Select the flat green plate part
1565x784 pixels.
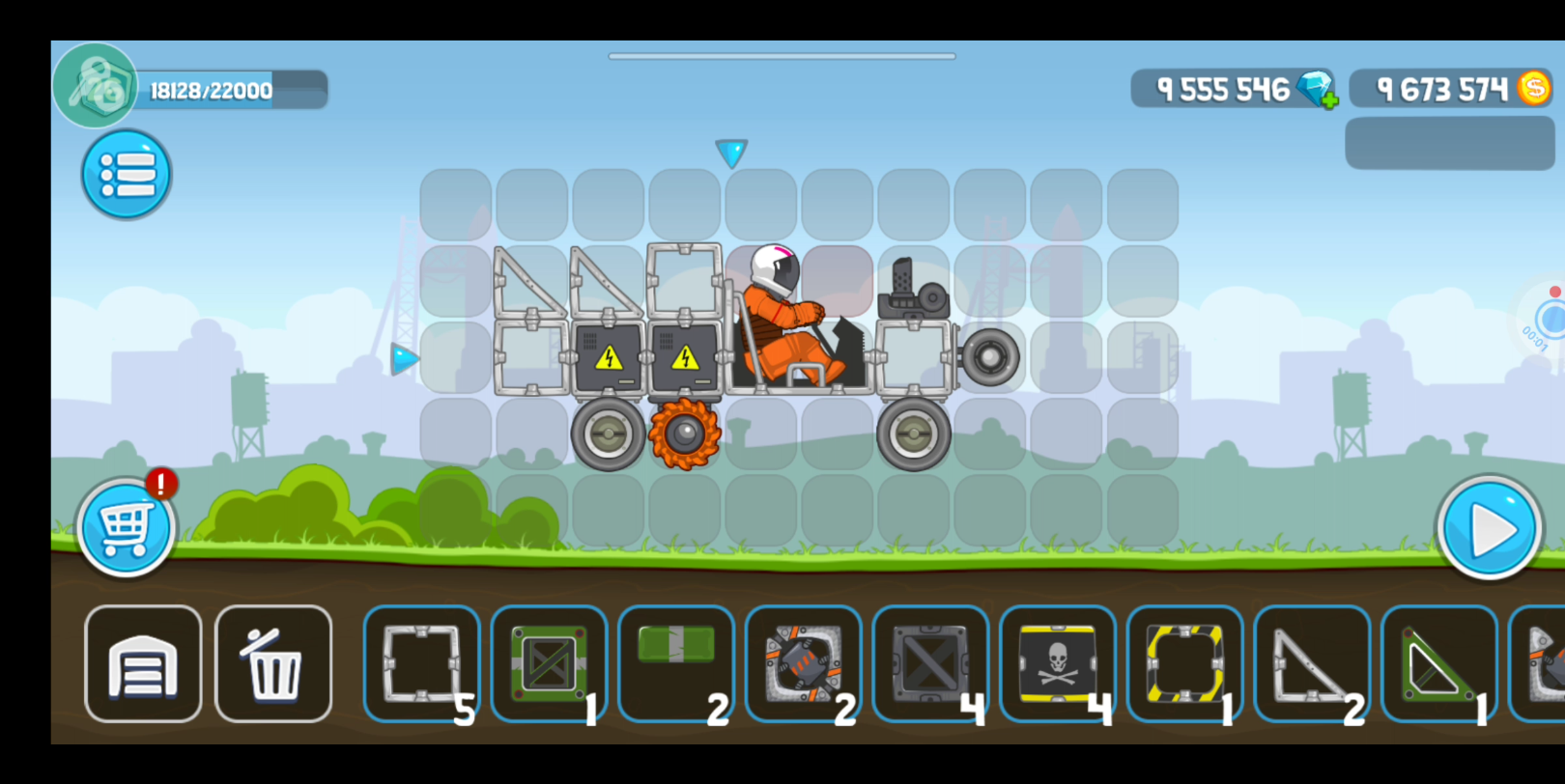pos(676,664)
